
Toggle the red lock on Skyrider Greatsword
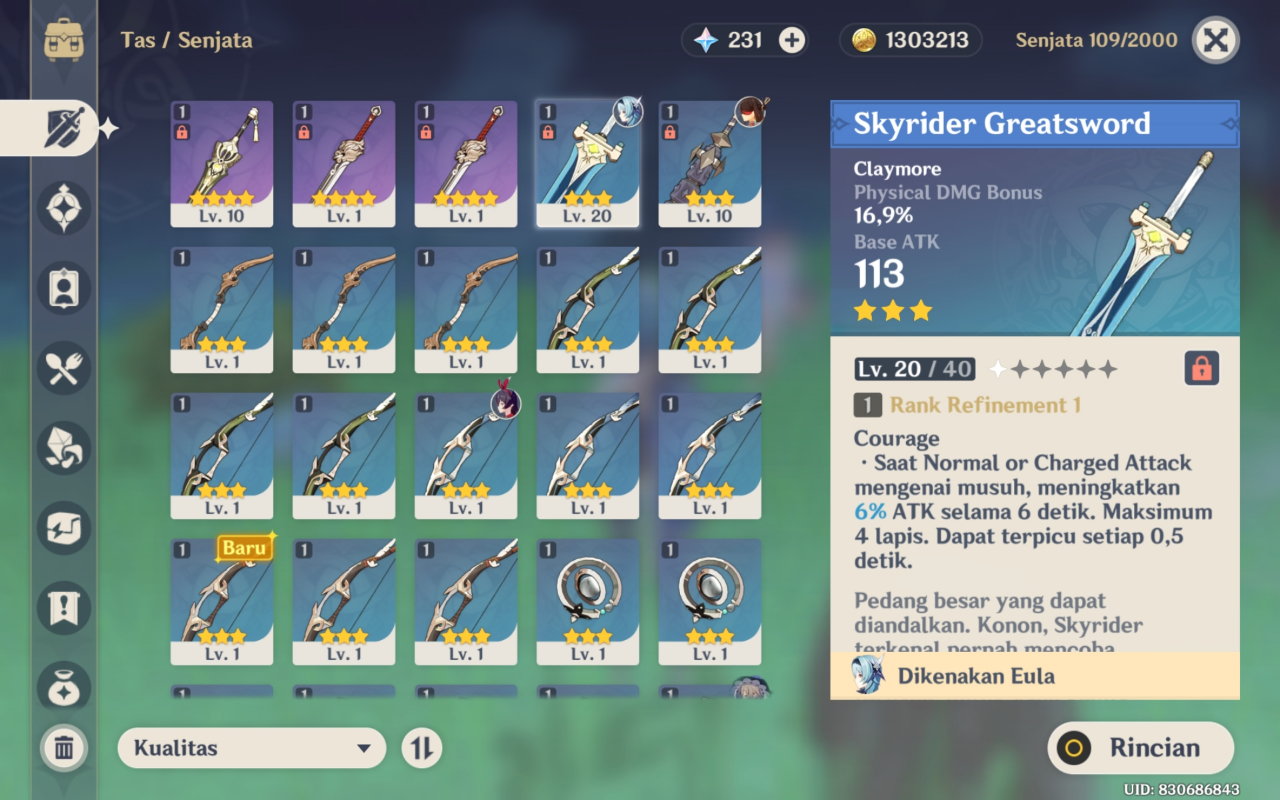(1201, 369)
